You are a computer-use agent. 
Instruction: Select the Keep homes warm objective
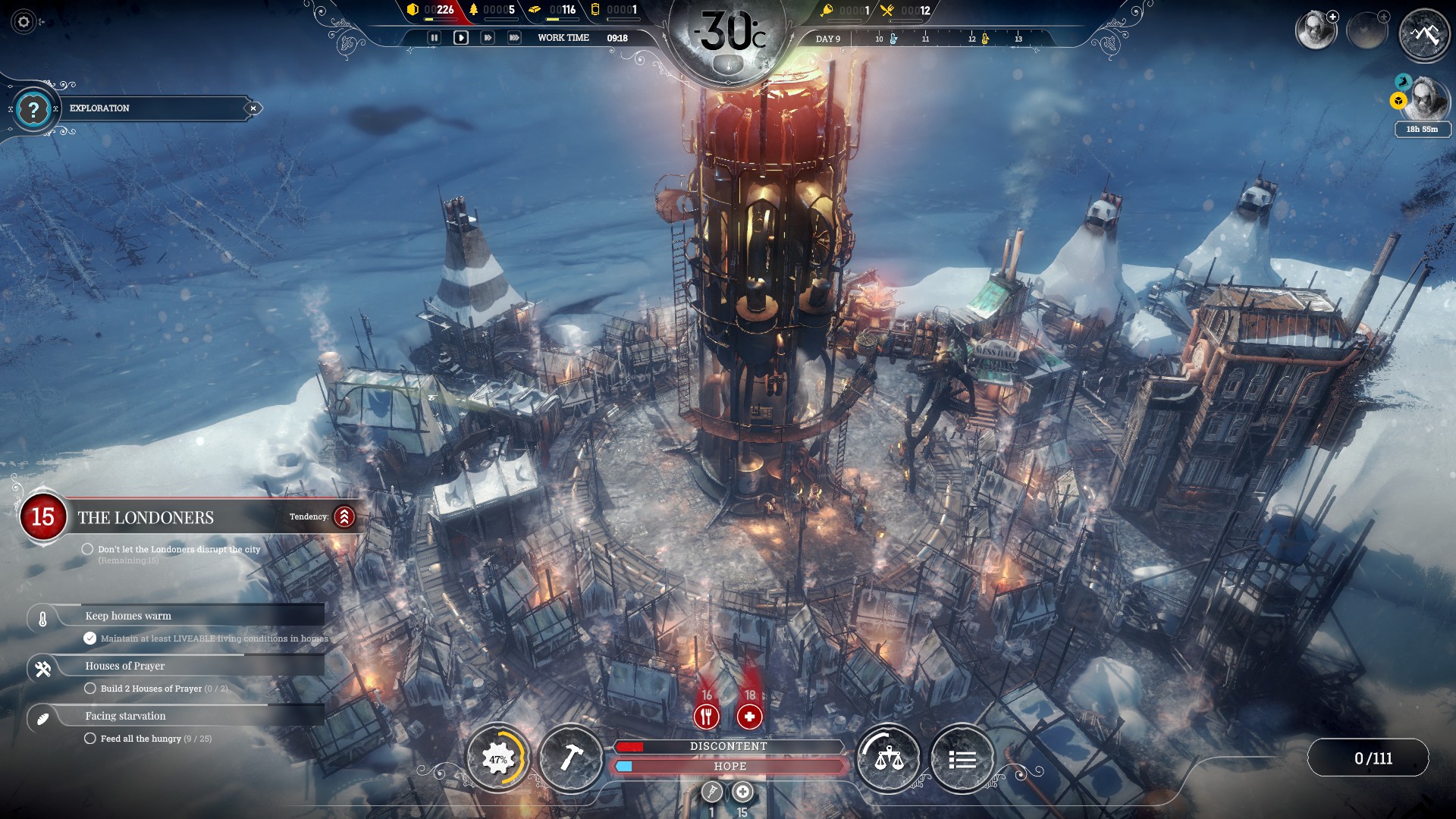tap(128, 616)
